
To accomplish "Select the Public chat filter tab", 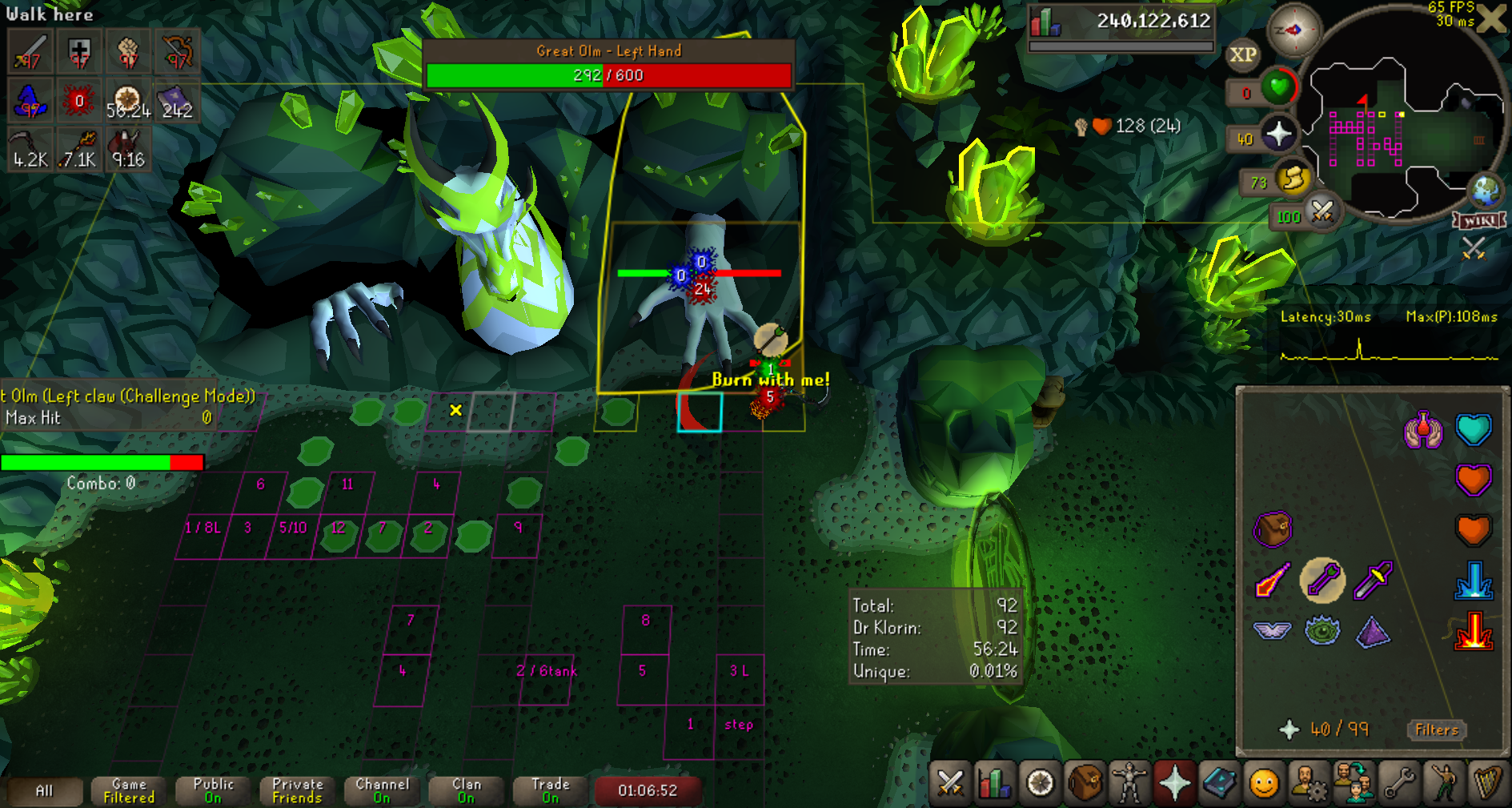I will click(213, 790).
